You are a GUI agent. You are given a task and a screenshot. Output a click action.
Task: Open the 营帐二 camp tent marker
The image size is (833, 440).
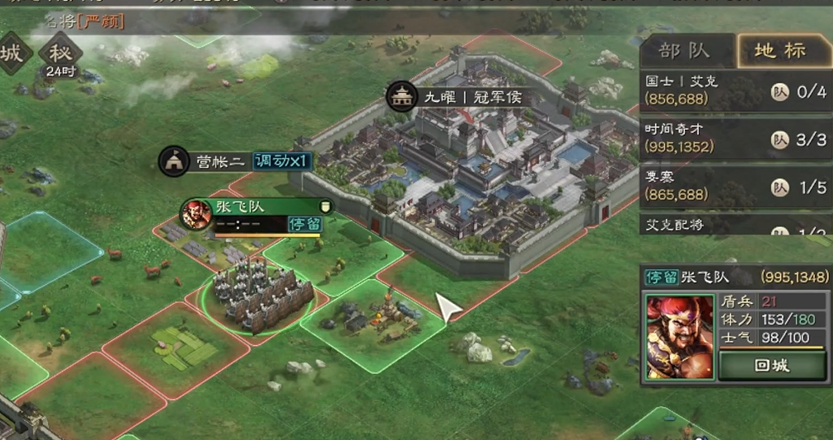click(205, 160)
